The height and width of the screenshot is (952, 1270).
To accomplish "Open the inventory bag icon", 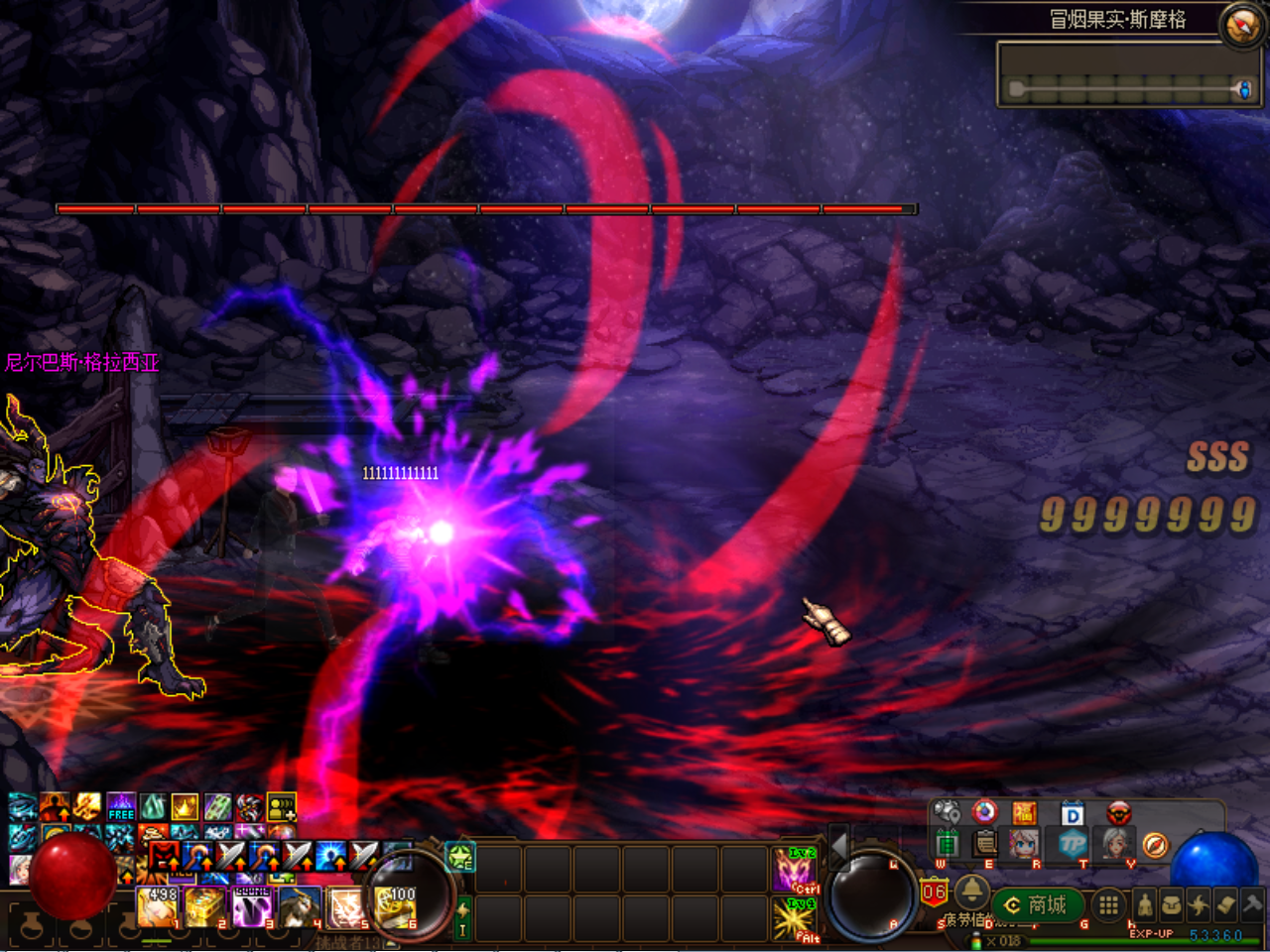I will click(1174, 905).
